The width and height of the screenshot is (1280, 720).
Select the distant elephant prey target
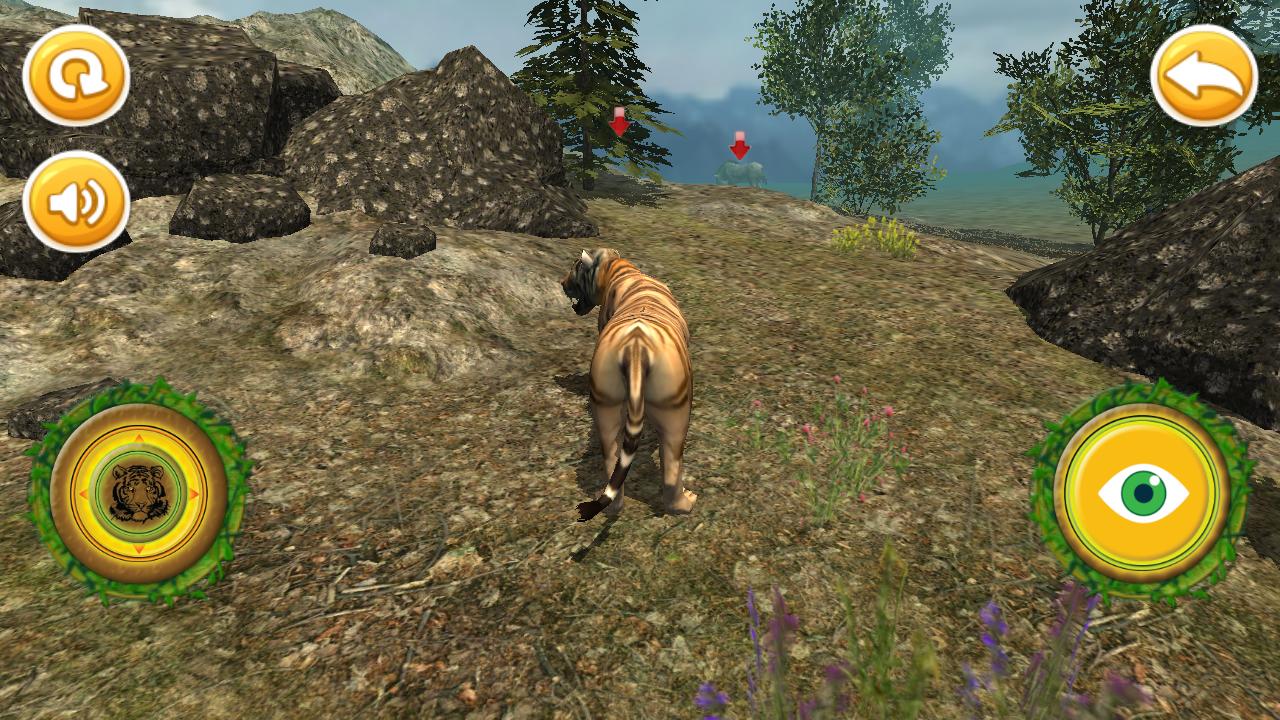pos(742,175)
